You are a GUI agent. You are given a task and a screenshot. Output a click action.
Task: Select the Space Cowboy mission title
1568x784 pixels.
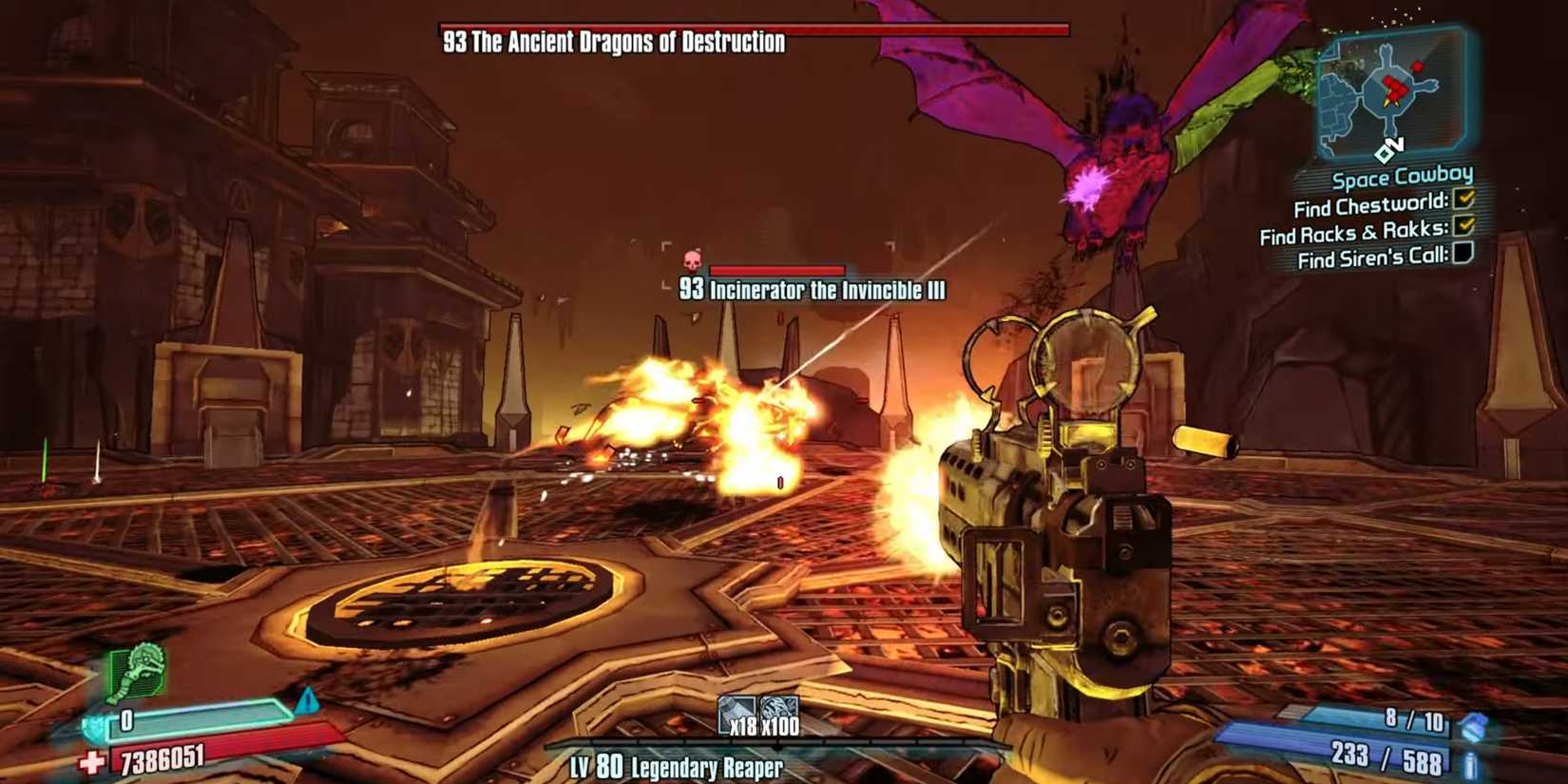[x=1402, y=177]
